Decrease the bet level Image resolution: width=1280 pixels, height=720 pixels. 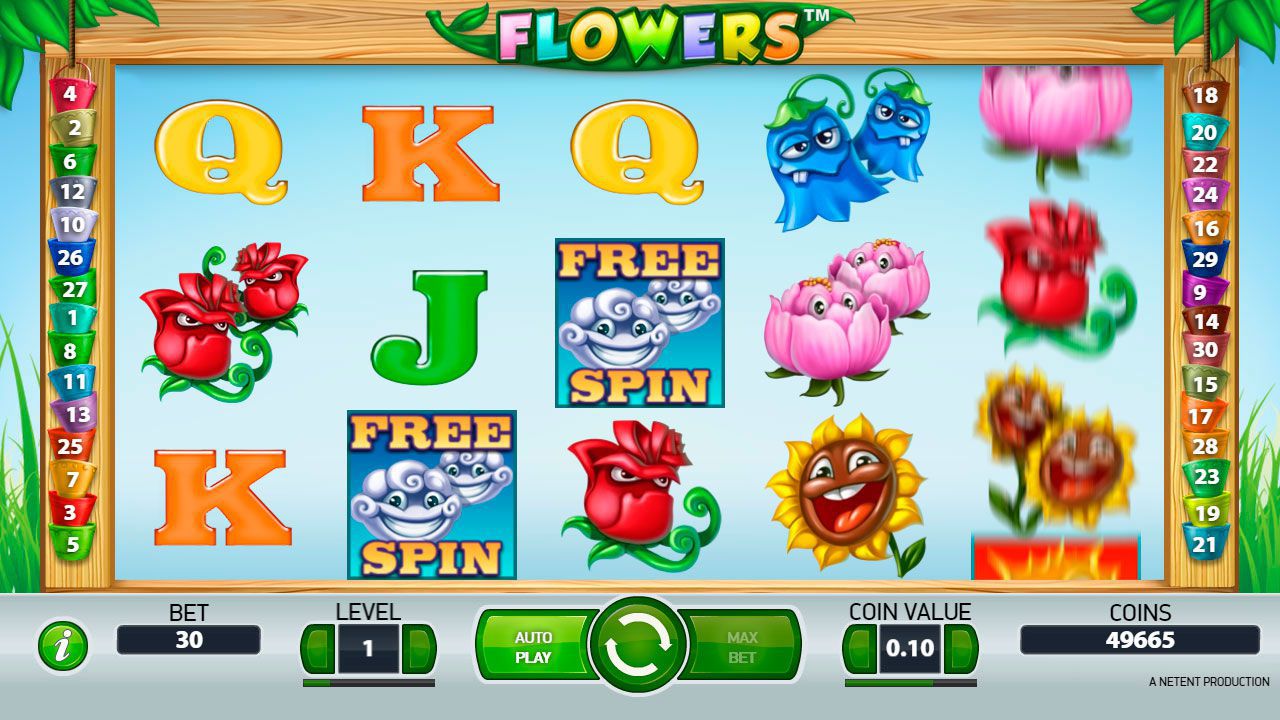click(318, 649)
